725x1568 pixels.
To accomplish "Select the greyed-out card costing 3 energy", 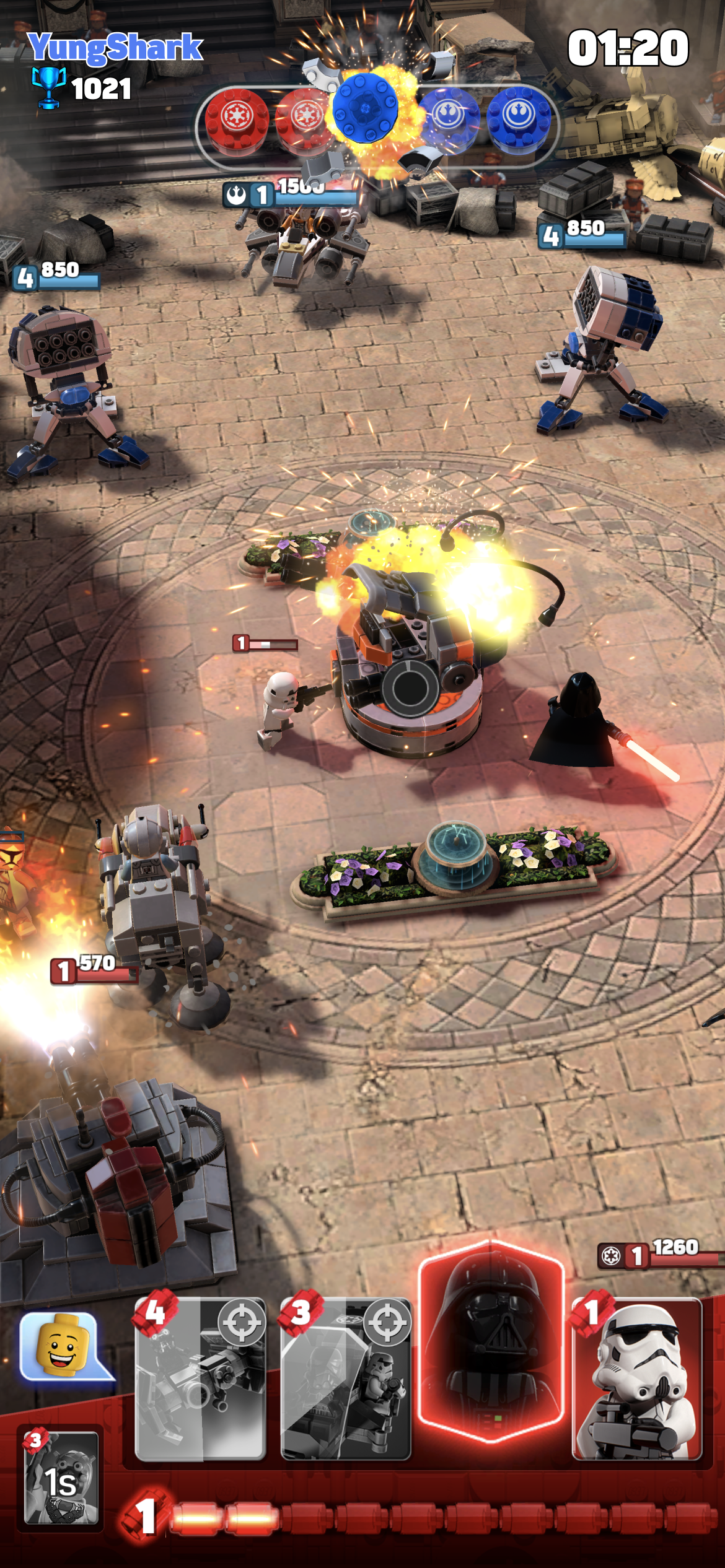I will click(346, 1379).
